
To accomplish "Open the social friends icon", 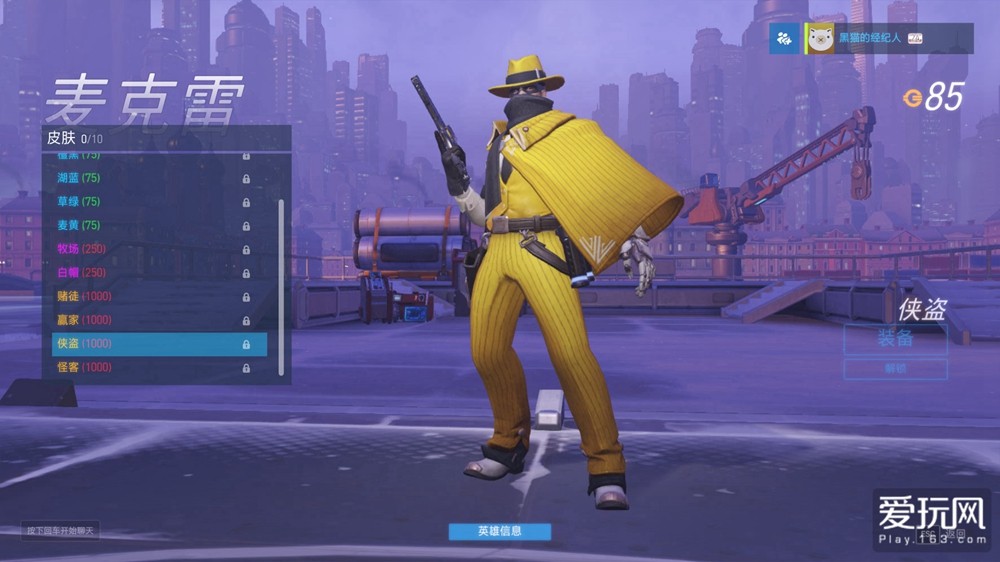I will click(784, 39).
